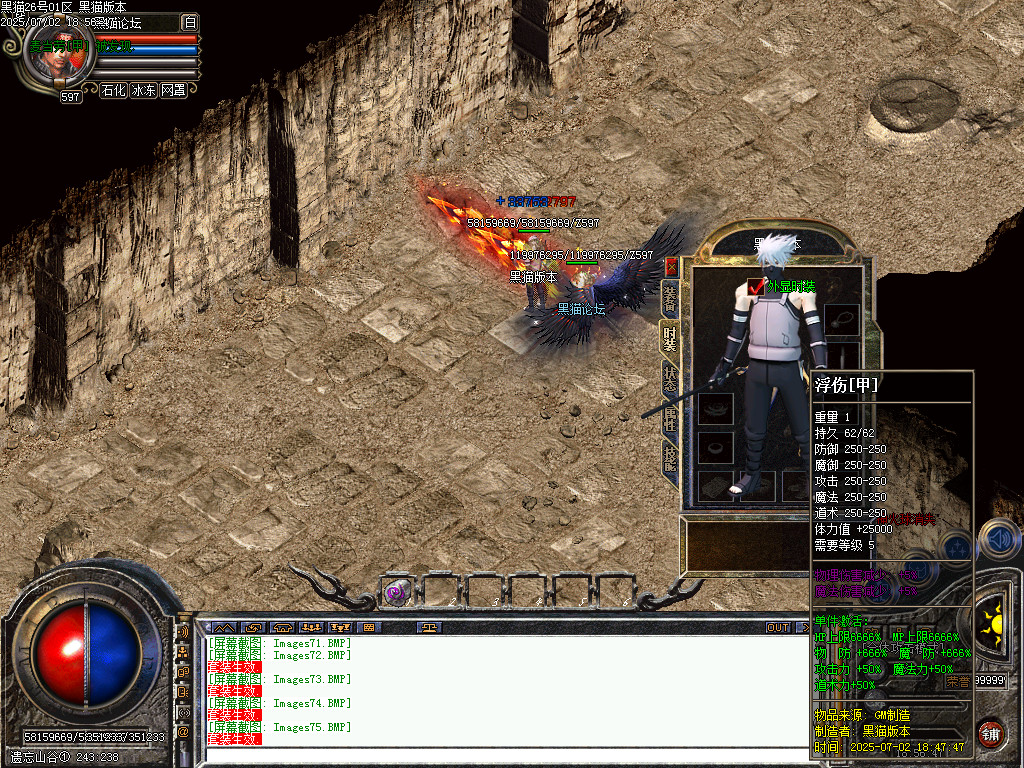This screenshot has height=768, width=1024.
Task: Close the character equipment panel
Action: point(671,267)
